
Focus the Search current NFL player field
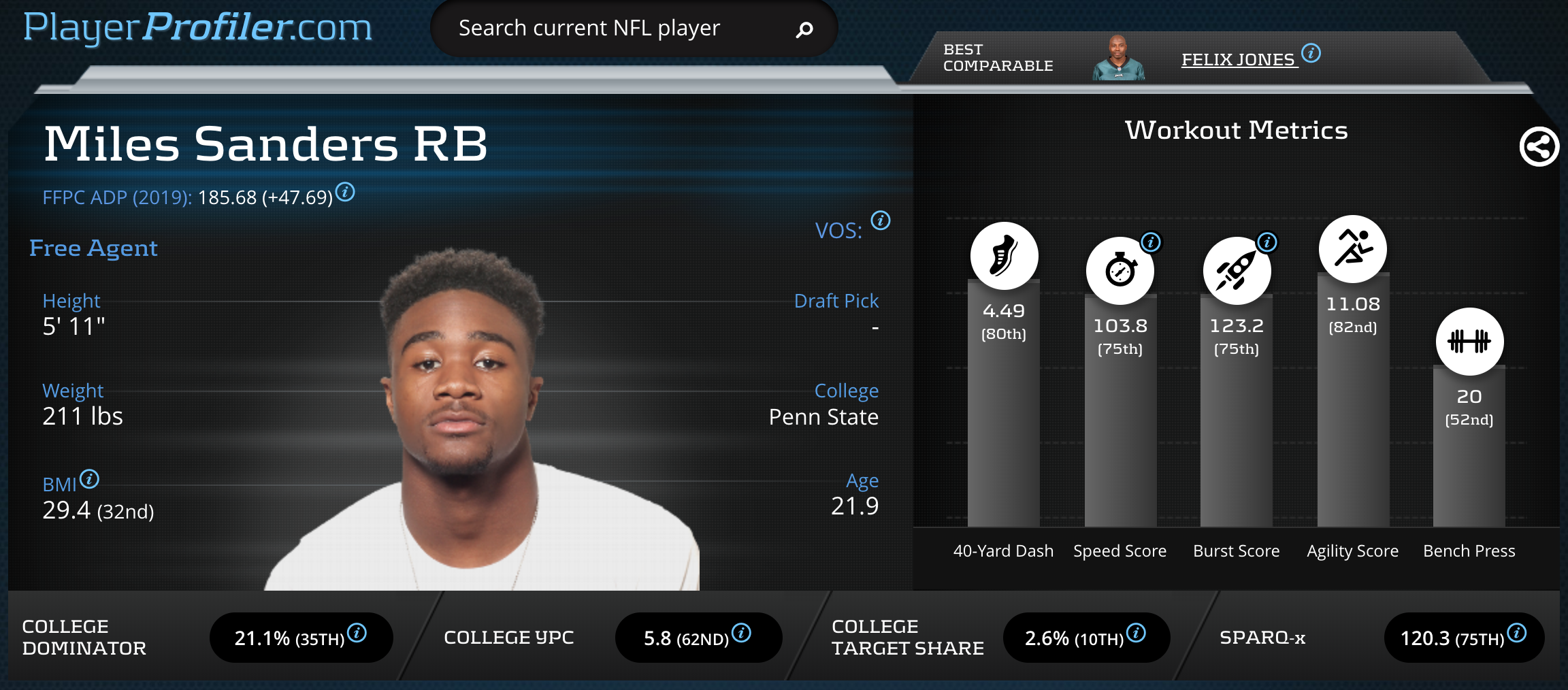coord(612,29)
